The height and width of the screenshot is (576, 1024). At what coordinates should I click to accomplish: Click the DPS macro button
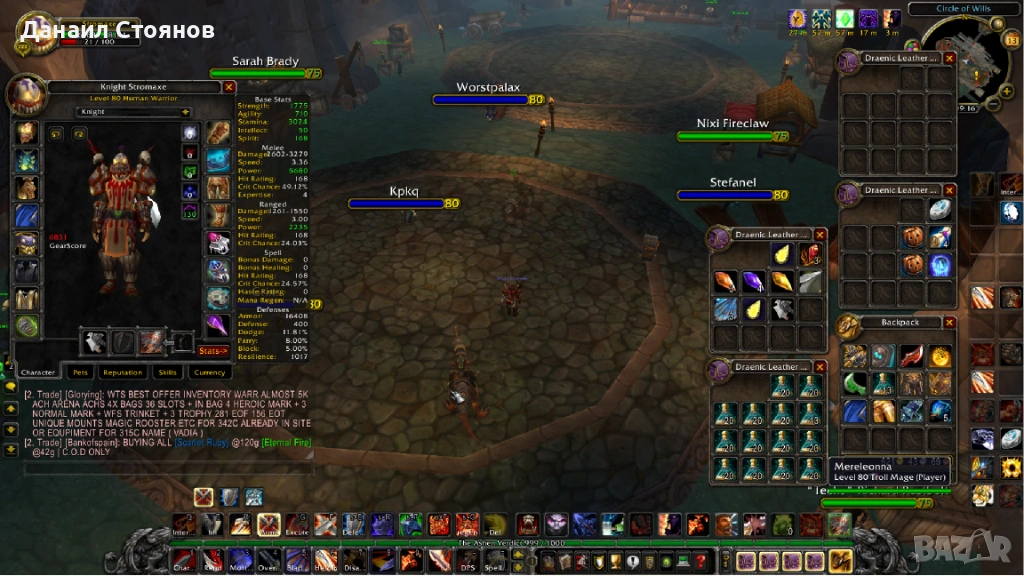(466, 561)
